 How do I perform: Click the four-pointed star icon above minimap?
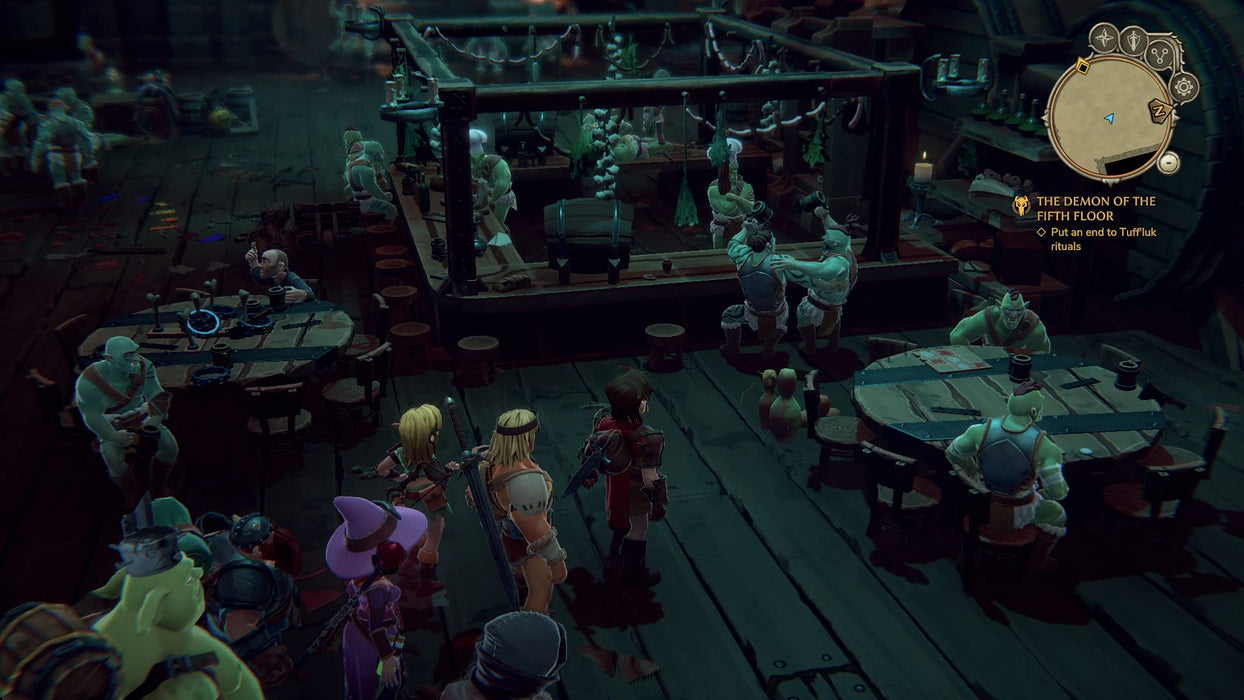coord(1104,39)
